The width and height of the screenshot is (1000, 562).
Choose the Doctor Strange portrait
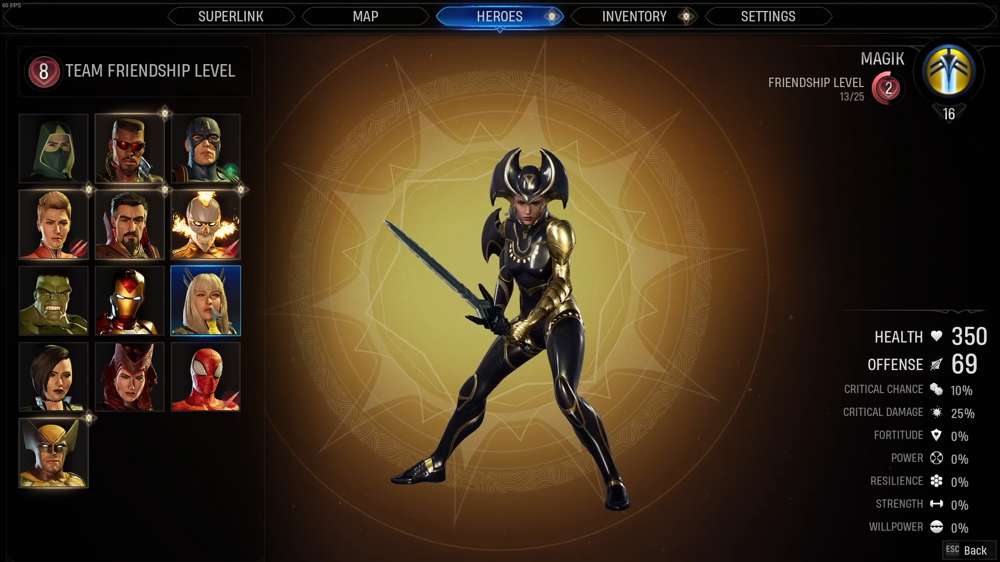click(x=129, y=224)
